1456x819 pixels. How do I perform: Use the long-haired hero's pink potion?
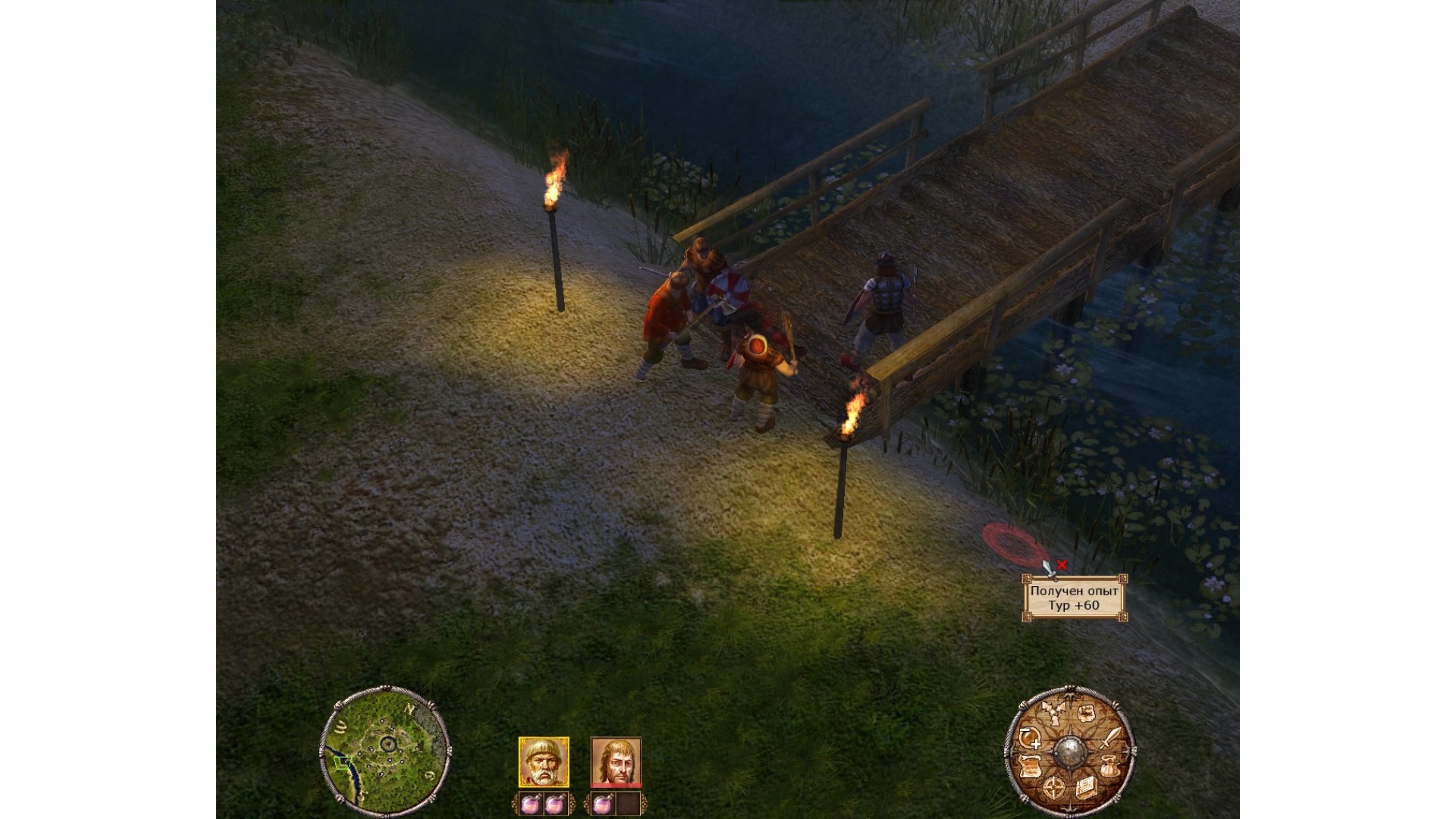[x=602, y=804]
